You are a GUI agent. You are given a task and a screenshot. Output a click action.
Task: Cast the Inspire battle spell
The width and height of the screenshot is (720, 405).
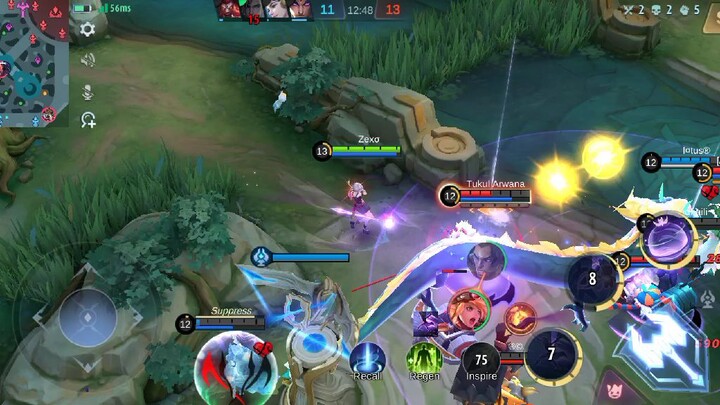tap(482, 360)
